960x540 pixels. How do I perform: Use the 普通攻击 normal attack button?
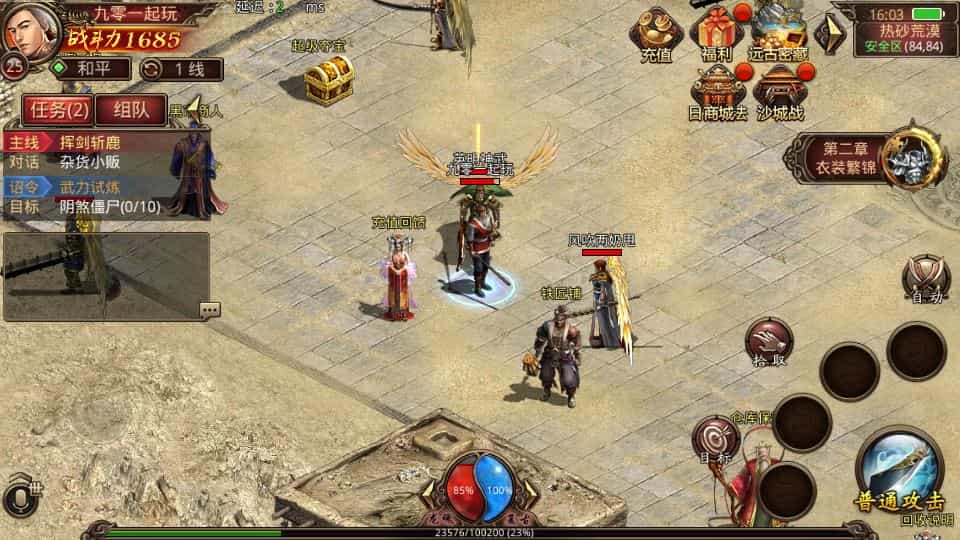[x=899, y=473]
